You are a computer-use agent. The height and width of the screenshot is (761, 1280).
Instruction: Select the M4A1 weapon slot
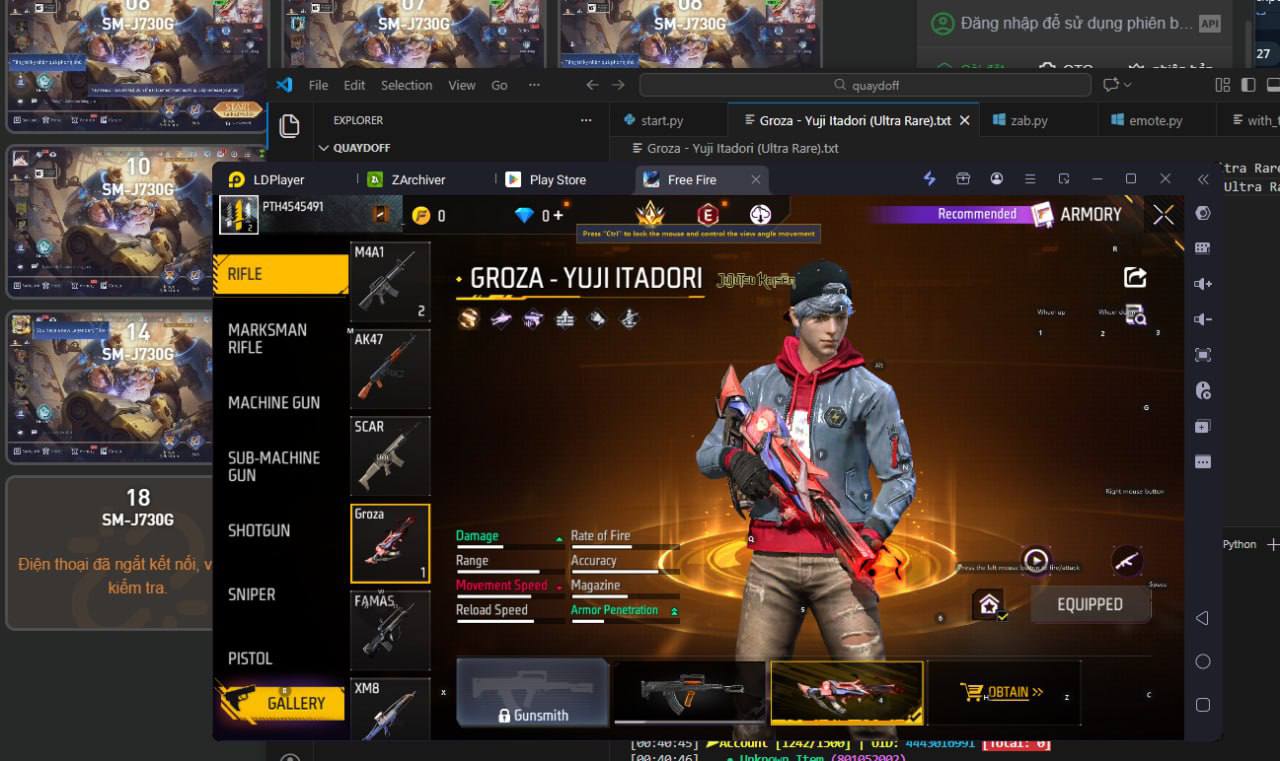tap(390, 281)
